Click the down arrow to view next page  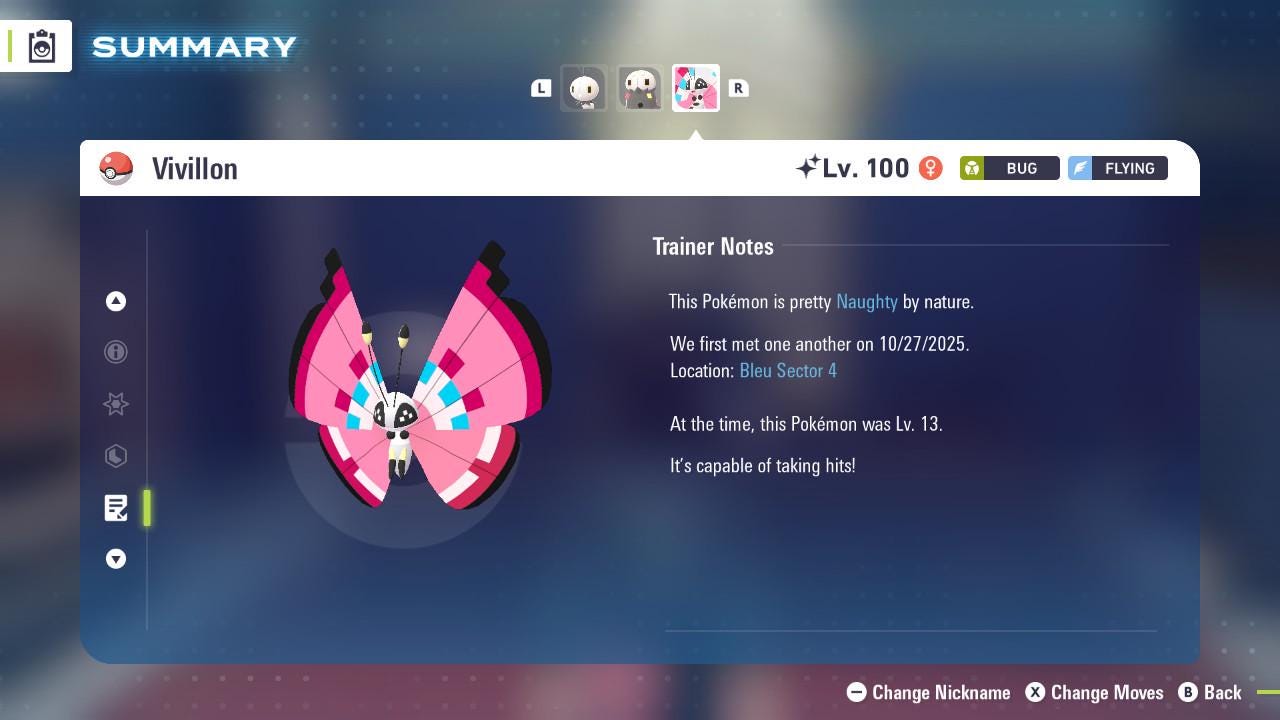116,559
